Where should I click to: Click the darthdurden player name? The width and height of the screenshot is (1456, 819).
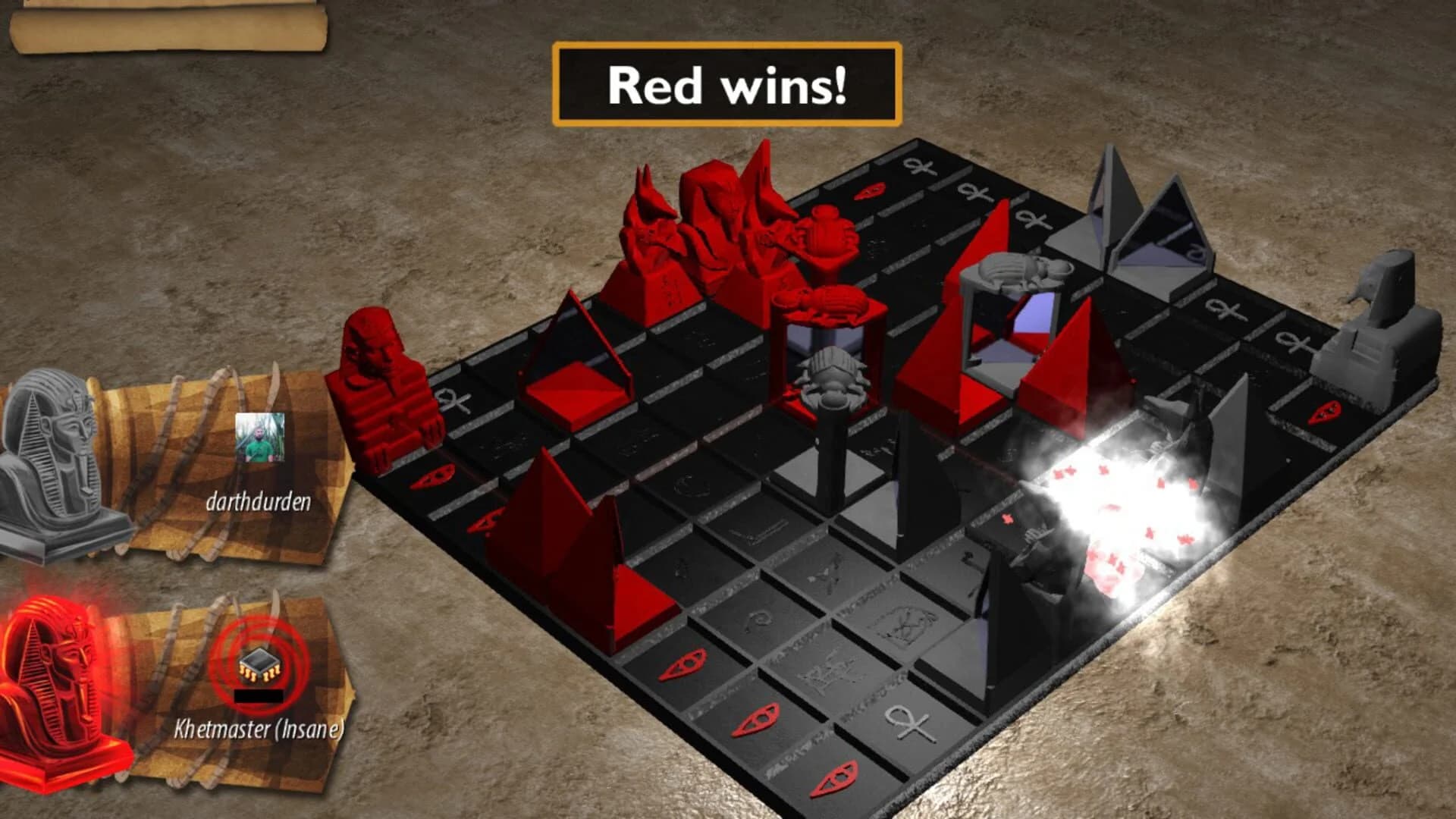pos(258,500)
